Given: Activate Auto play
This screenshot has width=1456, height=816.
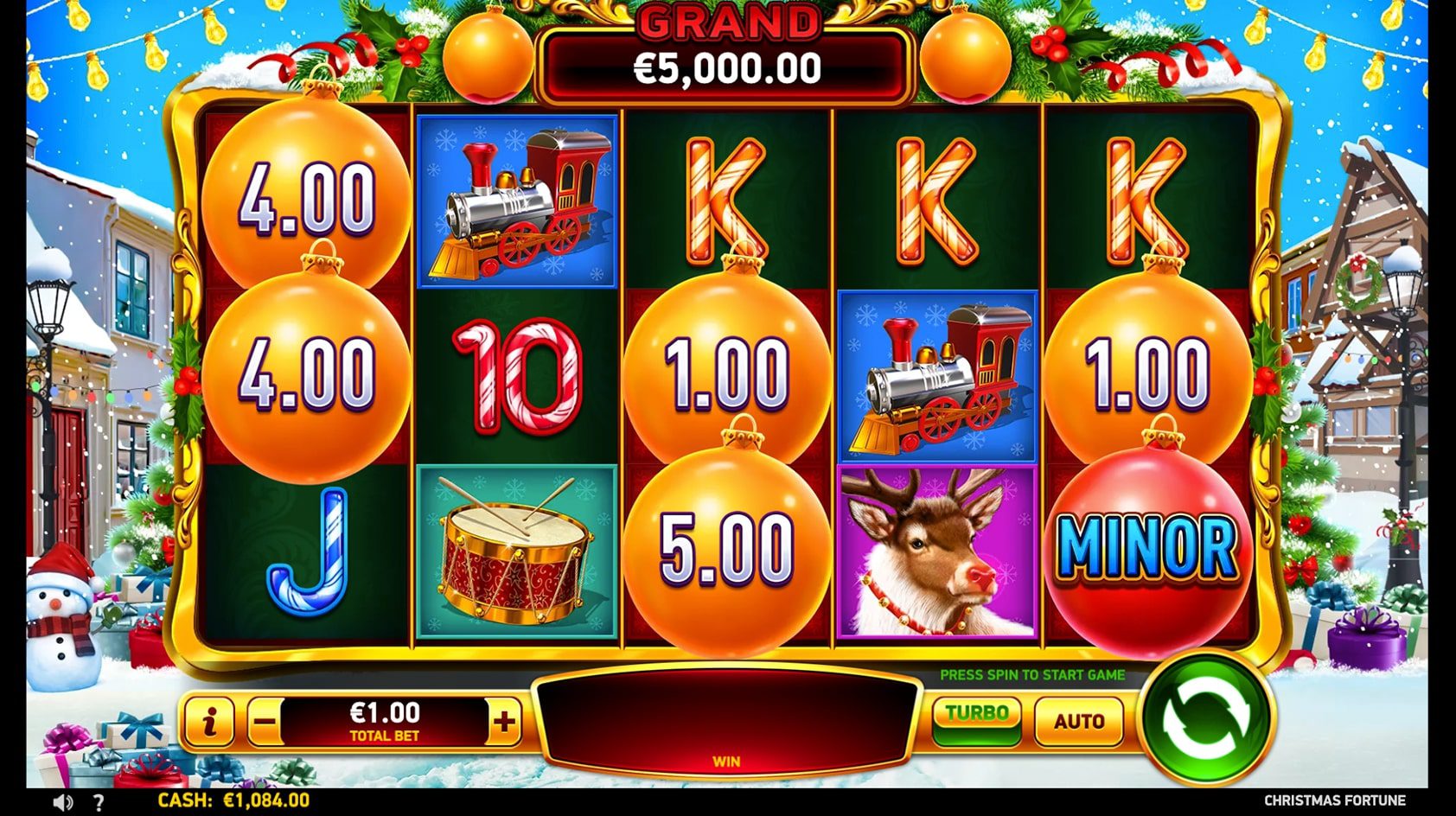Looking at the screenshot, I should (x=1078, y=719).
